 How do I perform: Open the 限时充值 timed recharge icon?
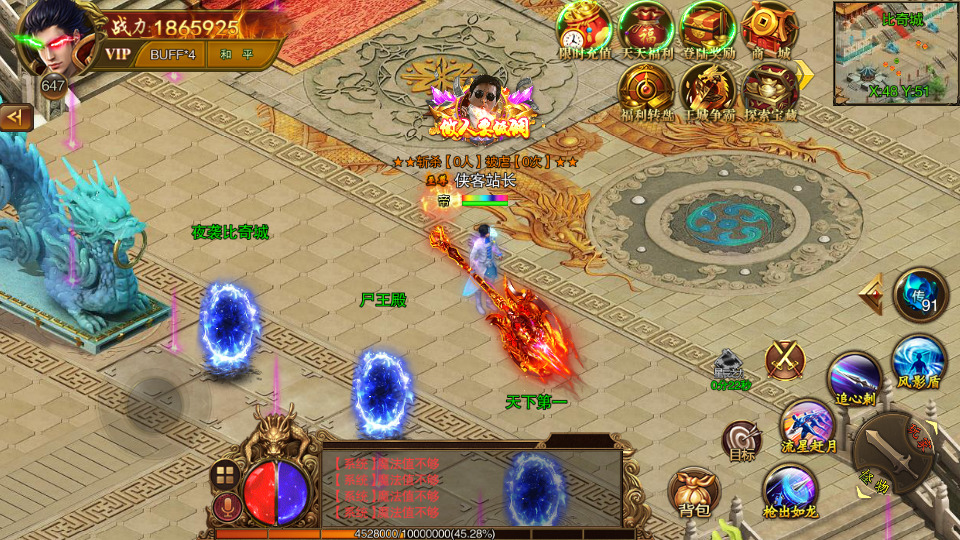[x=584, y=28]
